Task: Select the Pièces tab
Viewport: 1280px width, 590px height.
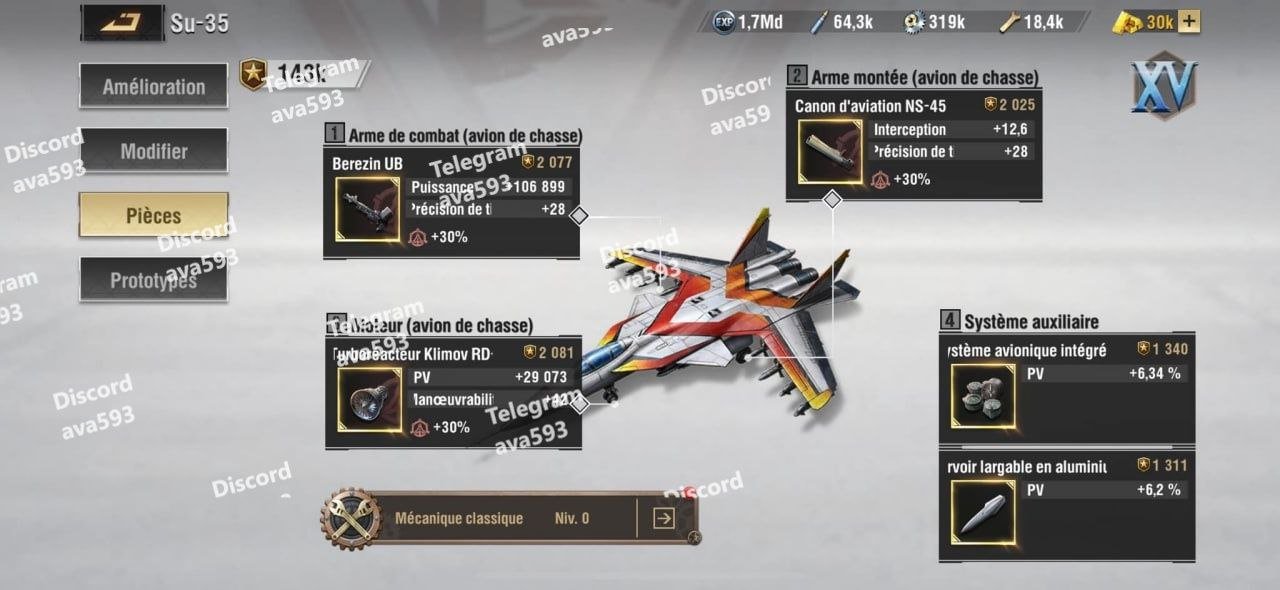Action: pos(153,216)
